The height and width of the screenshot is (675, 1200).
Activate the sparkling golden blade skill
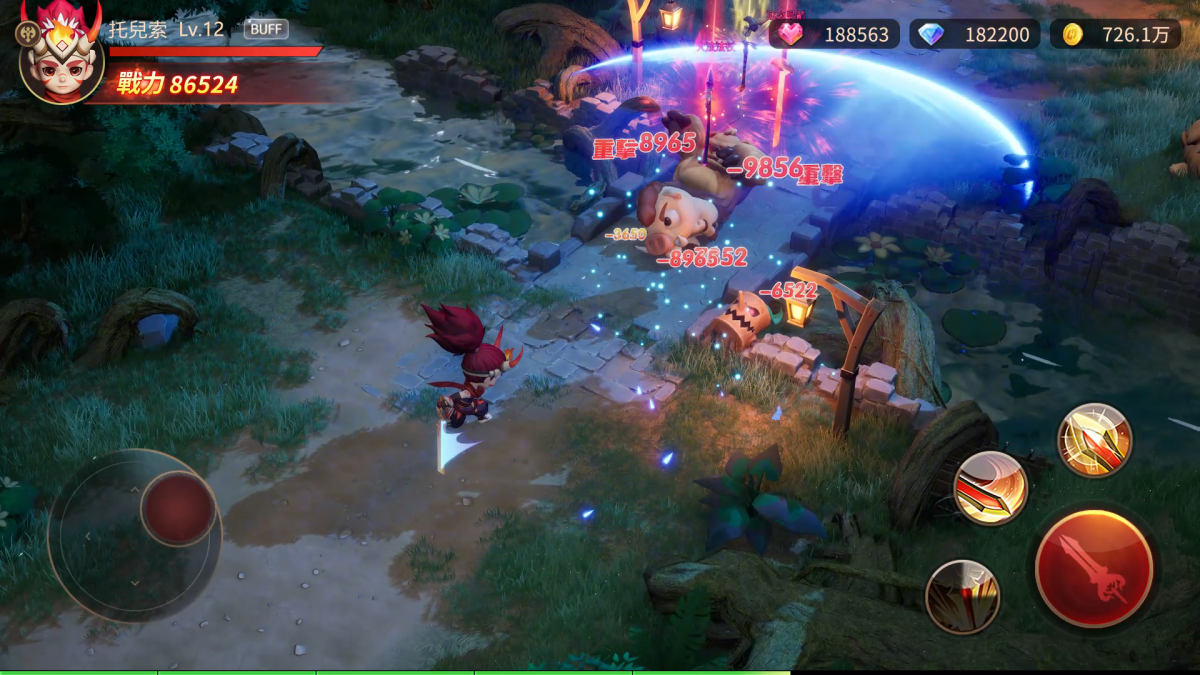pos(1094,440)
